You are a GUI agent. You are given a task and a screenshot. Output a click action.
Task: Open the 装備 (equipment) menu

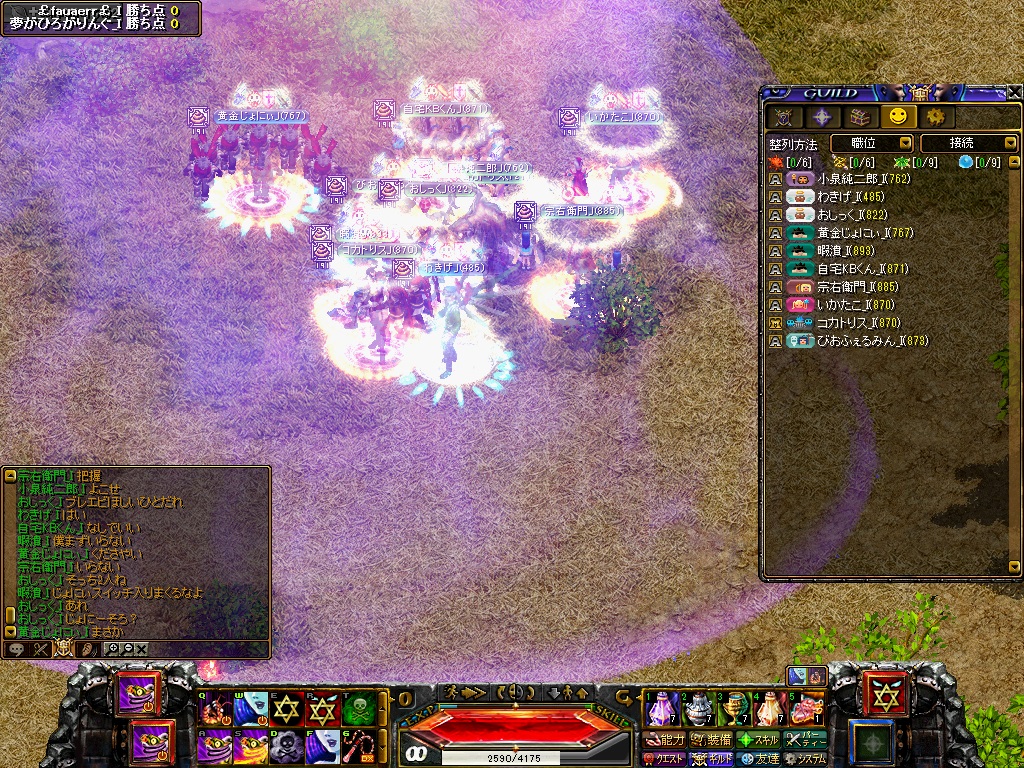point(711,739)
